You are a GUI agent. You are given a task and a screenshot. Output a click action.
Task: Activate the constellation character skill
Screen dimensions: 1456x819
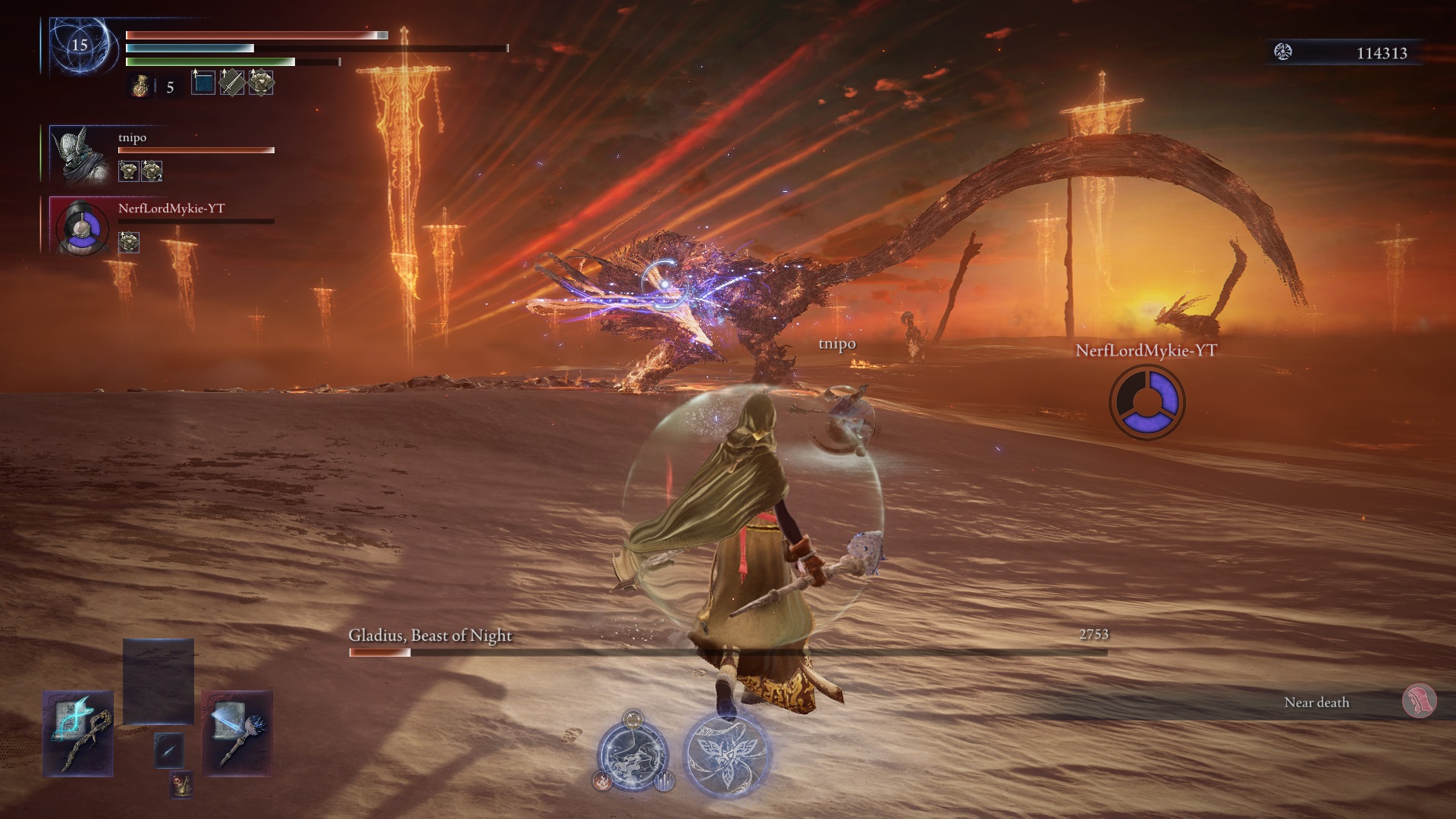pyautogui.click(x=632, y=755)
